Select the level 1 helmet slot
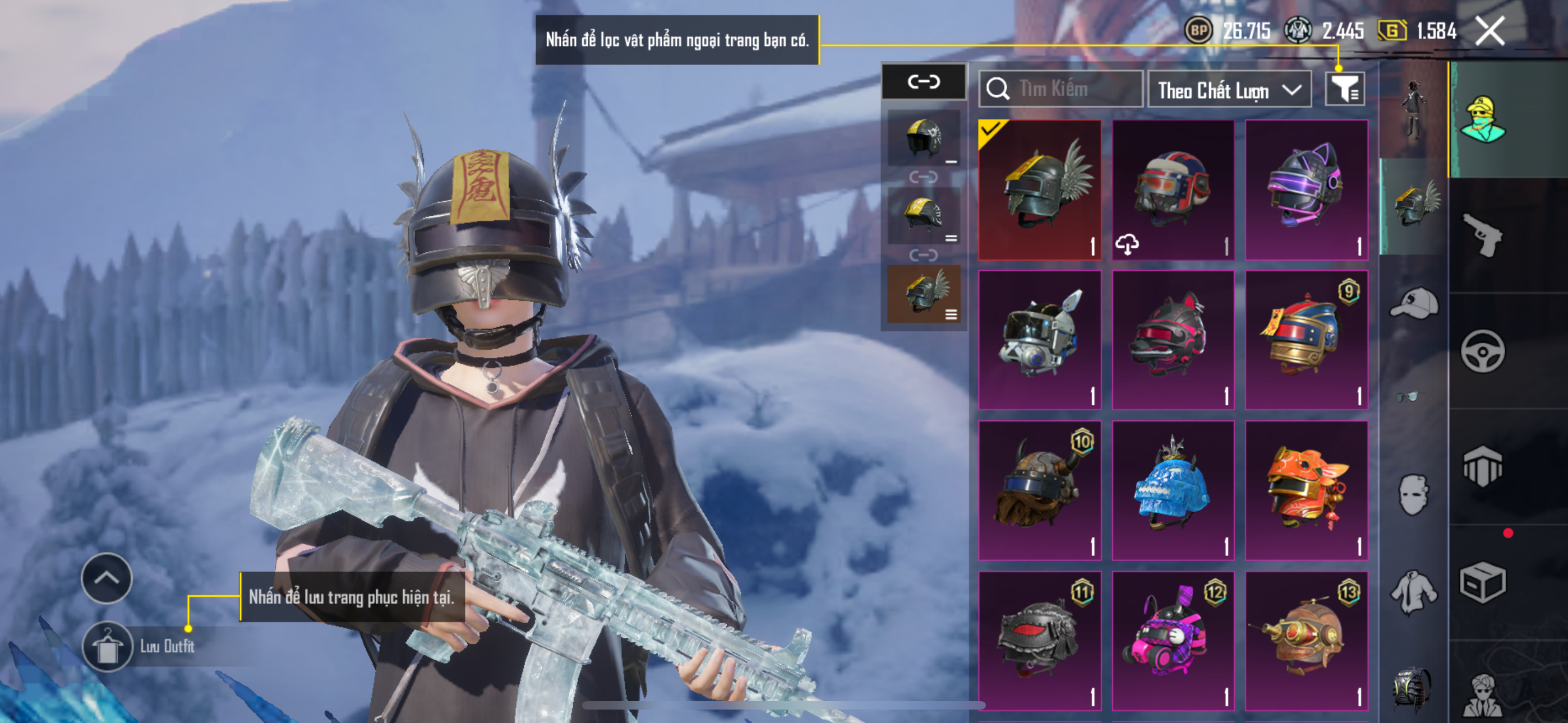Screen dimensions: 1568x723 click(x=924, y=139)
